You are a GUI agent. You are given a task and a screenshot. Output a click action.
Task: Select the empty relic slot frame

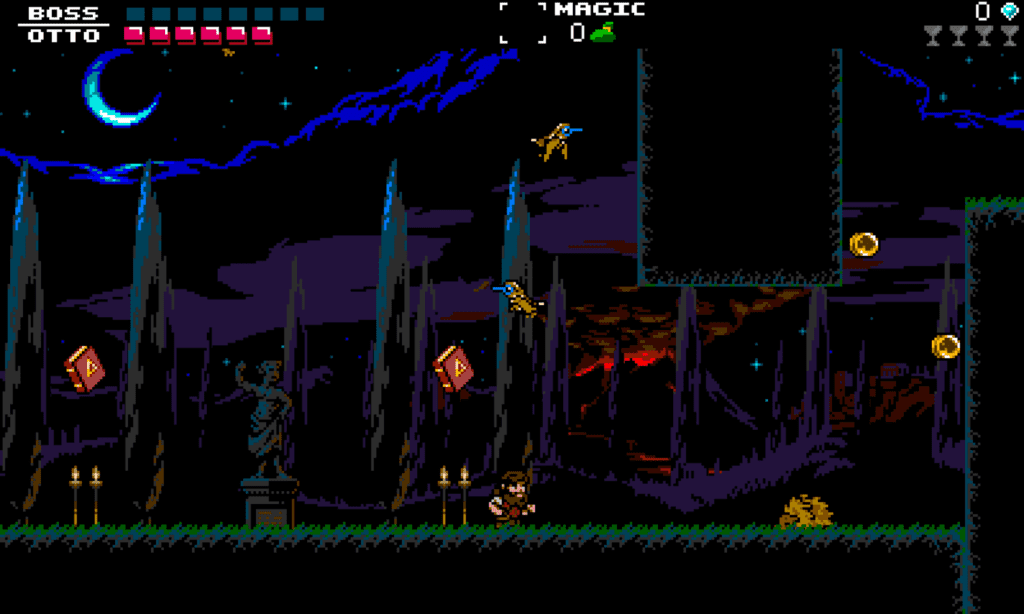click(524, 22)
